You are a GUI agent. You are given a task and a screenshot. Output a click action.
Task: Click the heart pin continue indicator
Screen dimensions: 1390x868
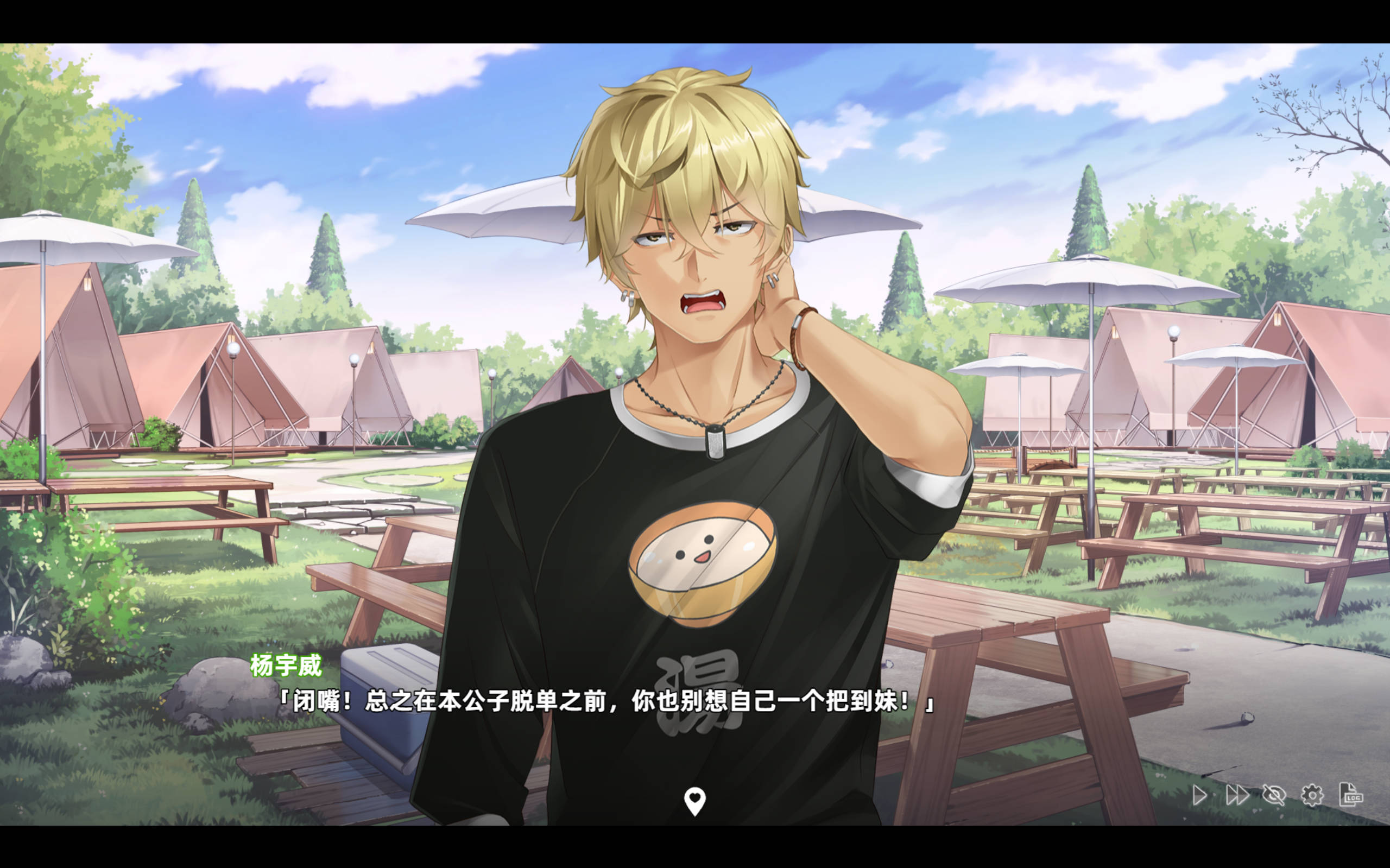pos(694,800)
